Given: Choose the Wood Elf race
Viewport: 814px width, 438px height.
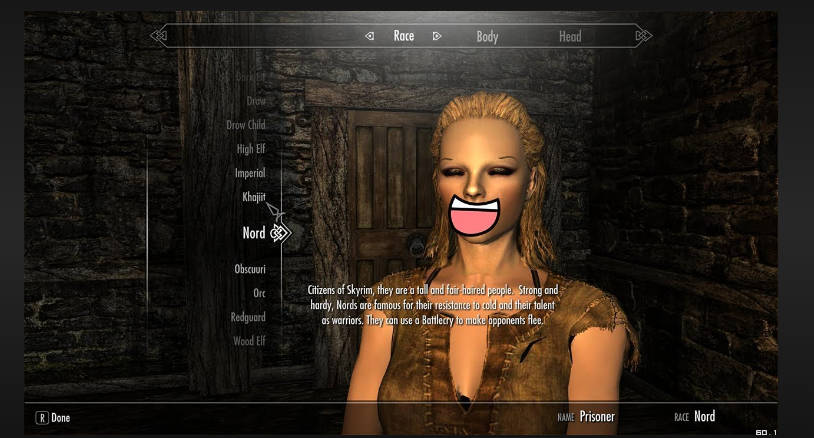Looking at the screenshot, I should click(x=249, y=341).
